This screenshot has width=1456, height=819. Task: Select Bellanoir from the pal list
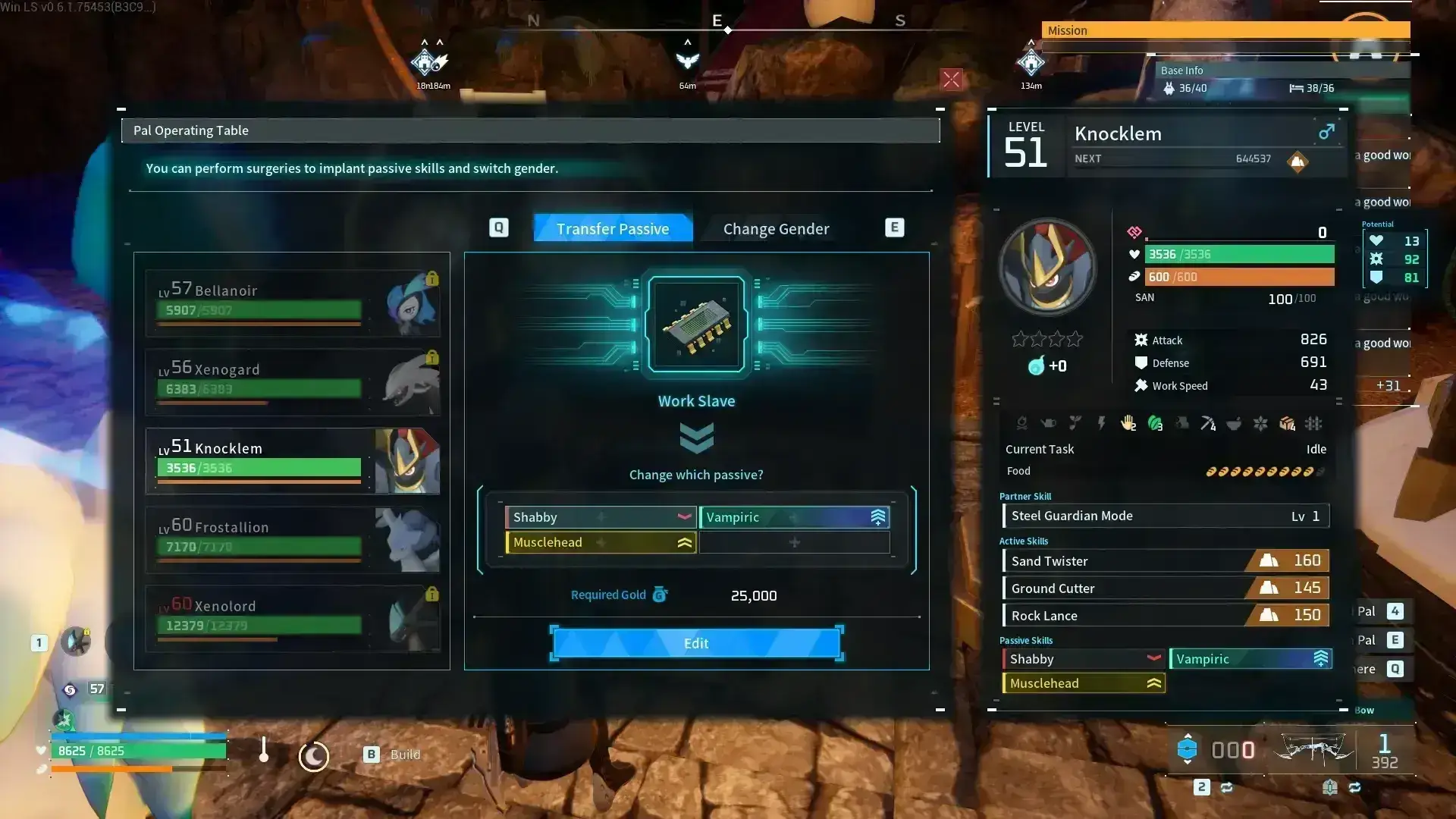(292, 303)
